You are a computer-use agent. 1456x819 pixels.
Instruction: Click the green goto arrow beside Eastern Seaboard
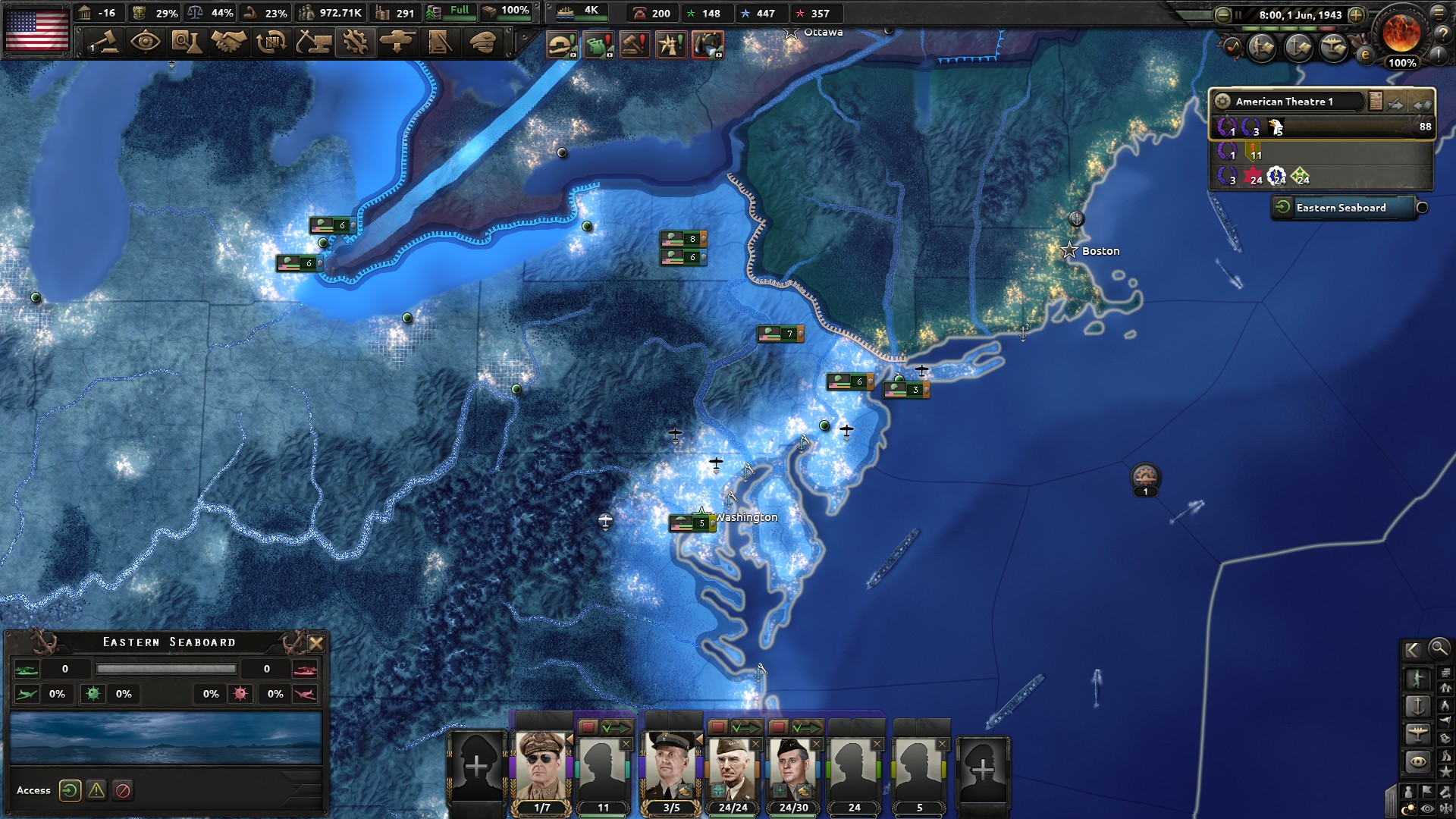tap(1282, 206)
